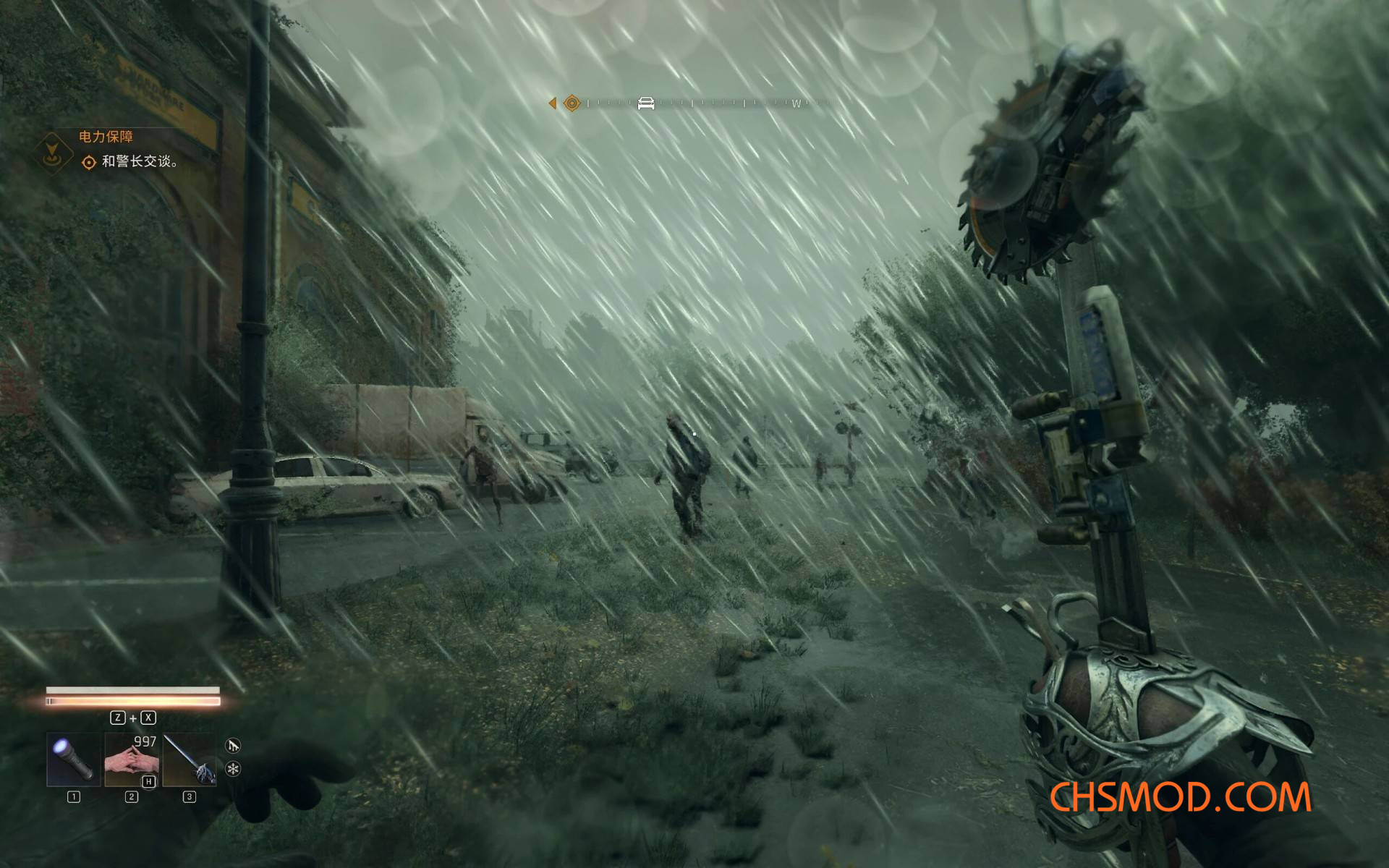Click the snowflake status icon
Viewport: 1389px width, 868px height.
point(233,769)
